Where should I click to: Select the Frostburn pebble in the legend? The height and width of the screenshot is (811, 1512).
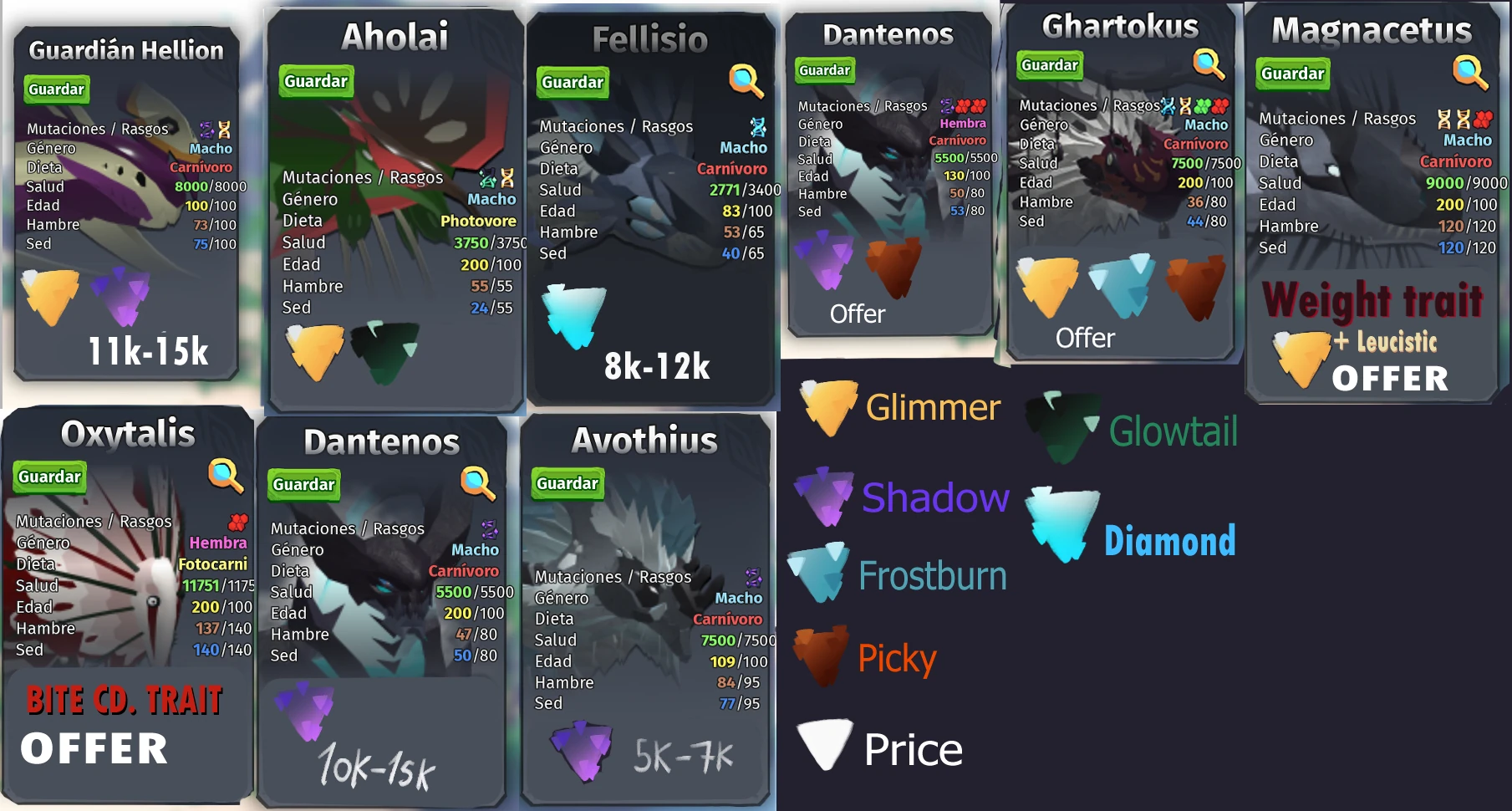click(x=817, y=574)
